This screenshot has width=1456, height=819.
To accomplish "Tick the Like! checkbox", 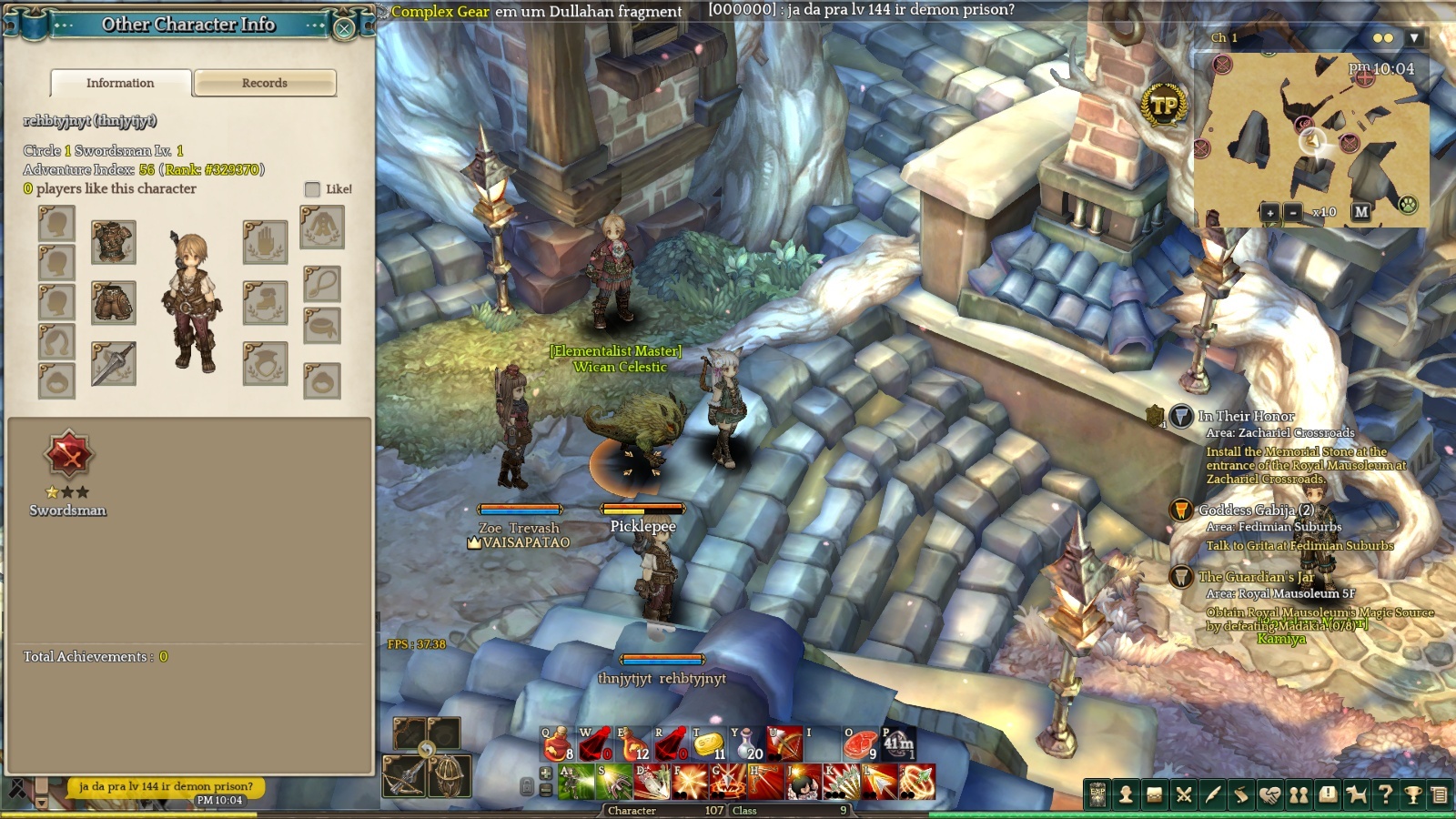I will (x=312, y=189).
